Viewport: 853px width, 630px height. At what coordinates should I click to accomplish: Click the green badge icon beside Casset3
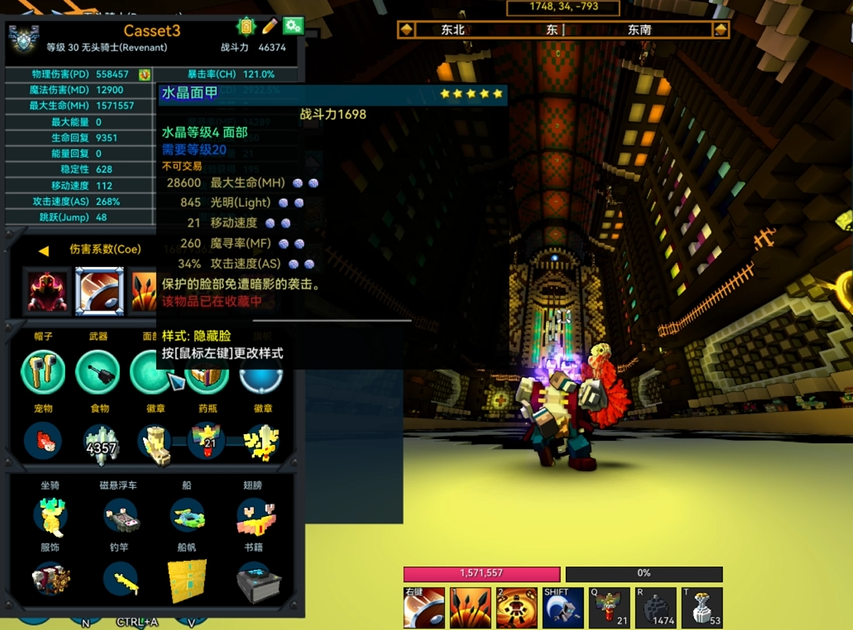tap(246, 25)
